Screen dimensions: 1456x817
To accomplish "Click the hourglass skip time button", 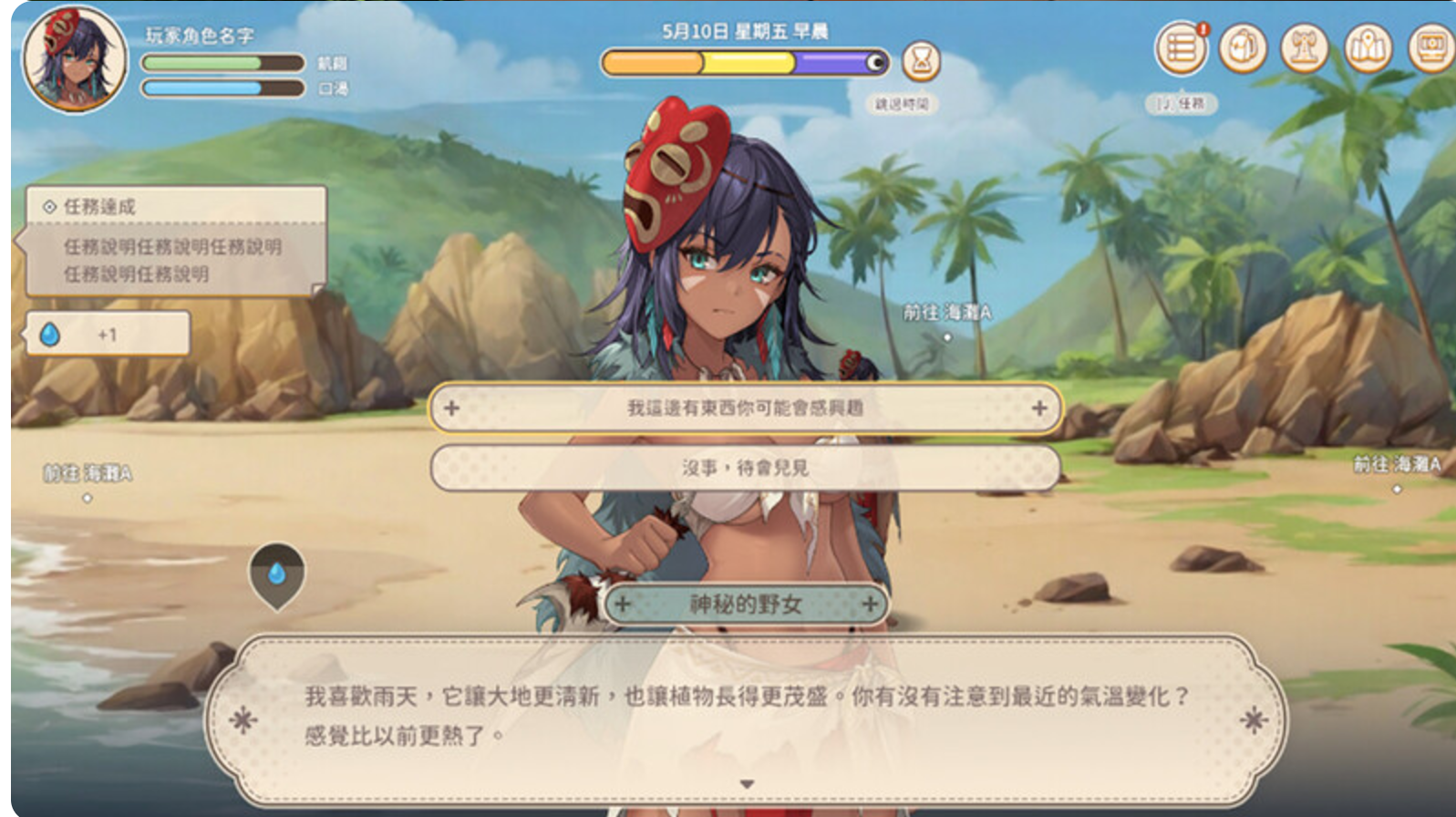I will point(921,62).
